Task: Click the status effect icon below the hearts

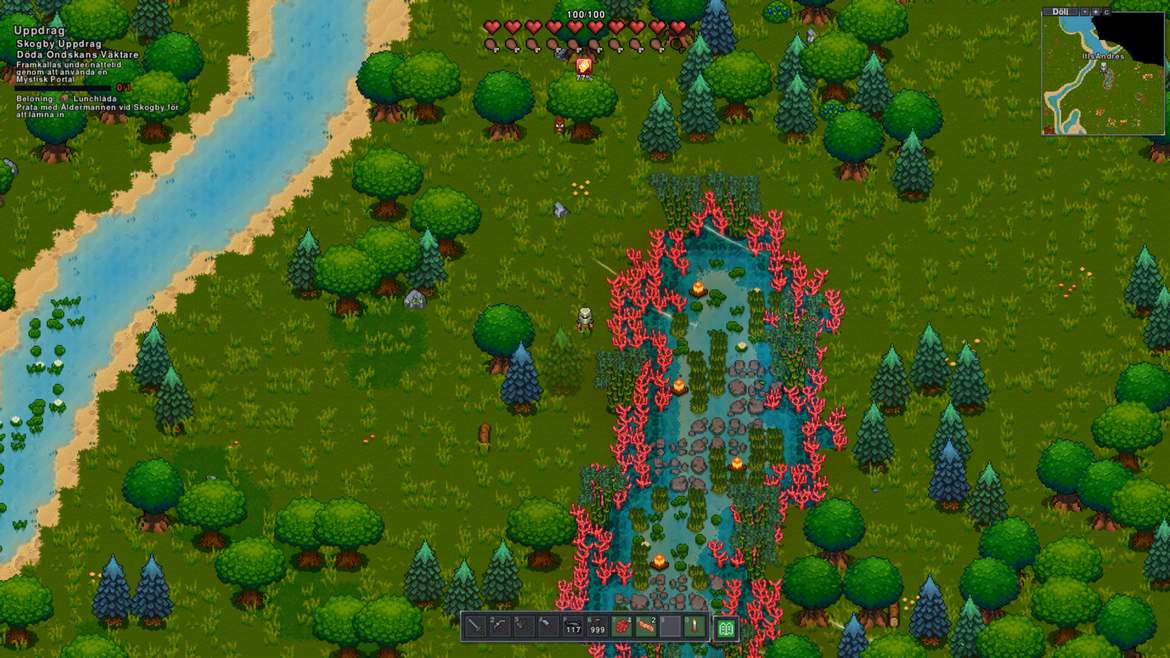Action: tap(584, 66)
